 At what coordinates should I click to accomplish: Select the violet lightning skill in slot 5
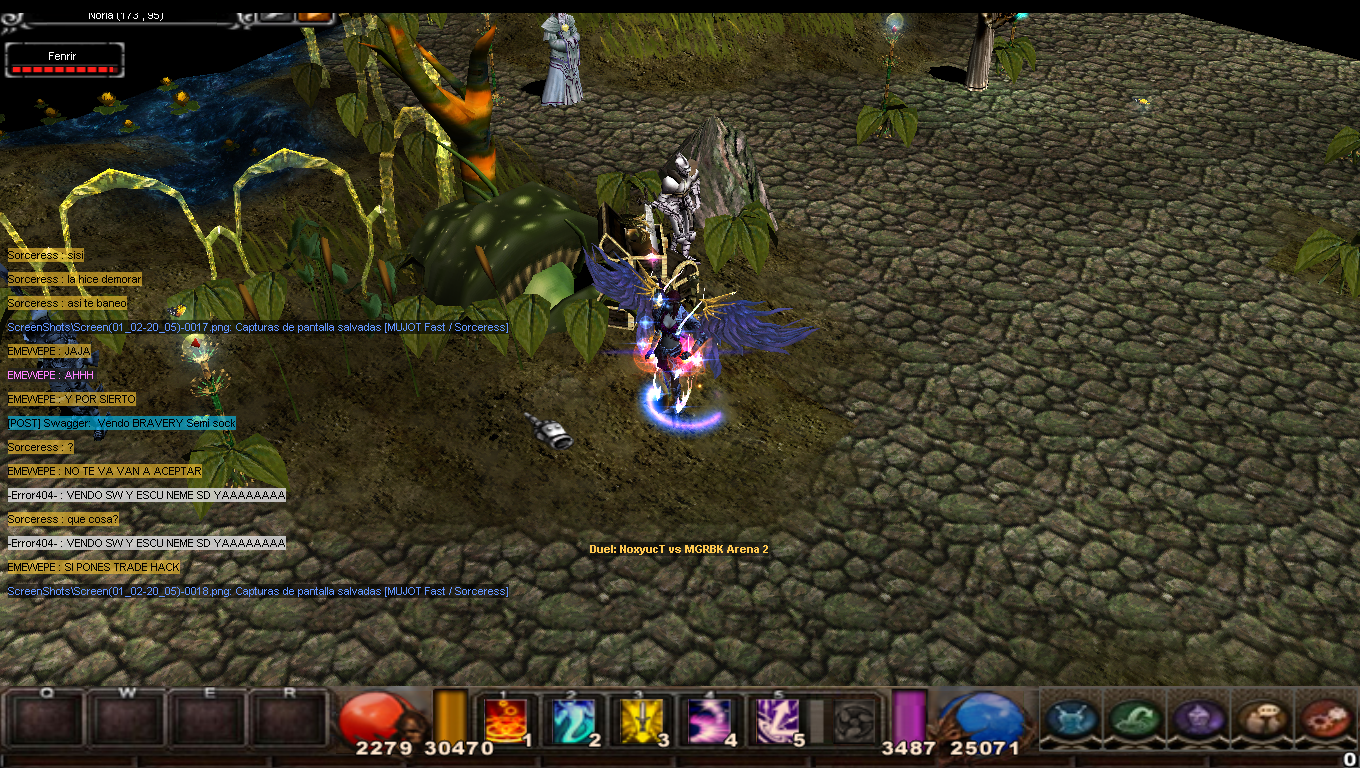coord(777,720)
